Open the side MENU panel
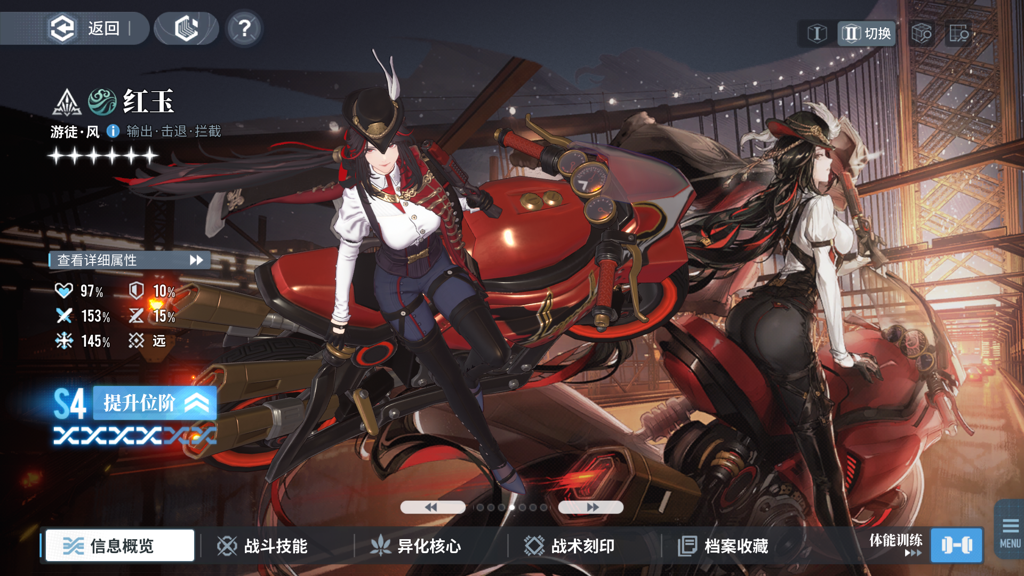 point(1010,531)
